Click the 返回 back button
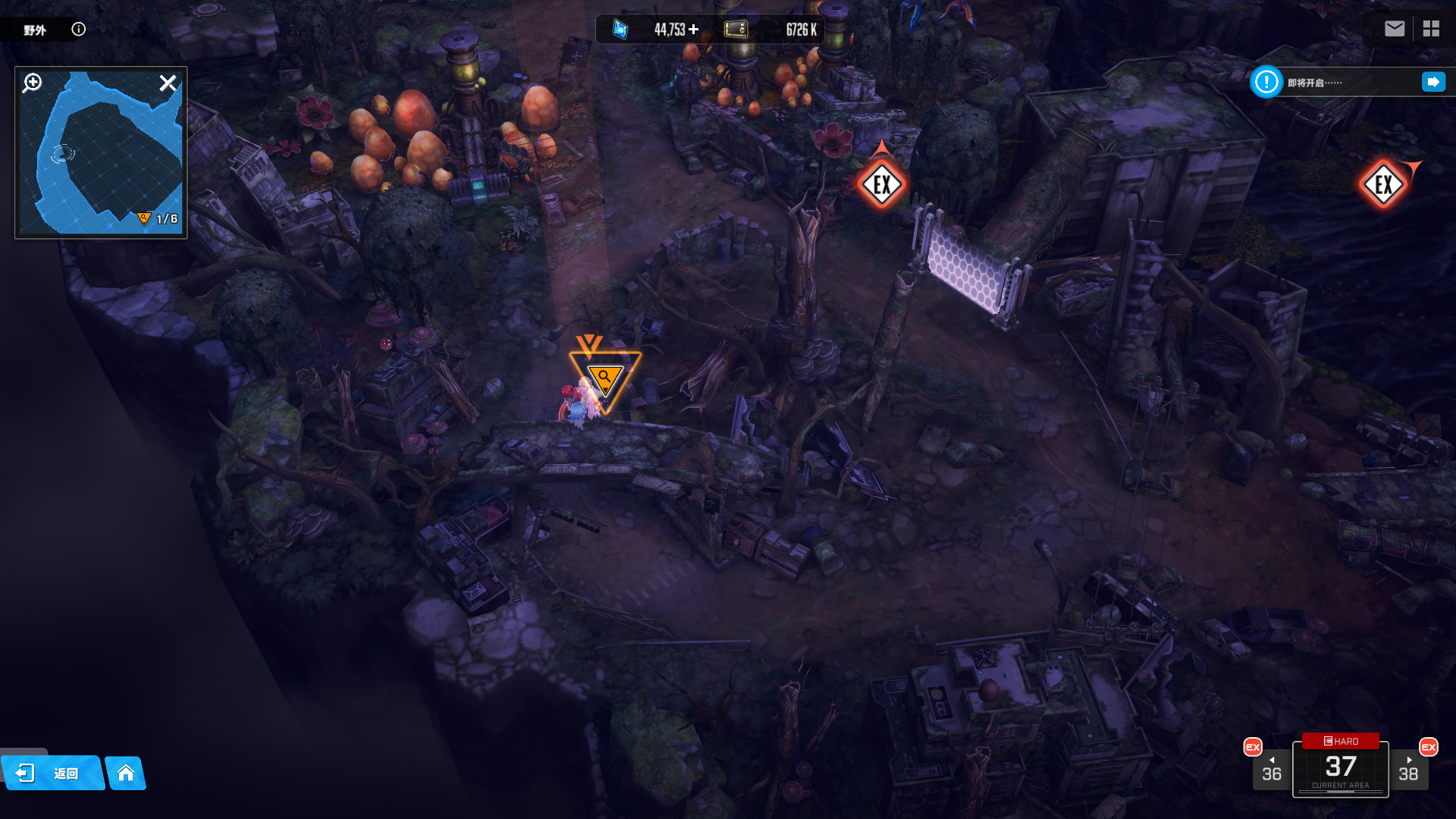 (x=52, y=773)
